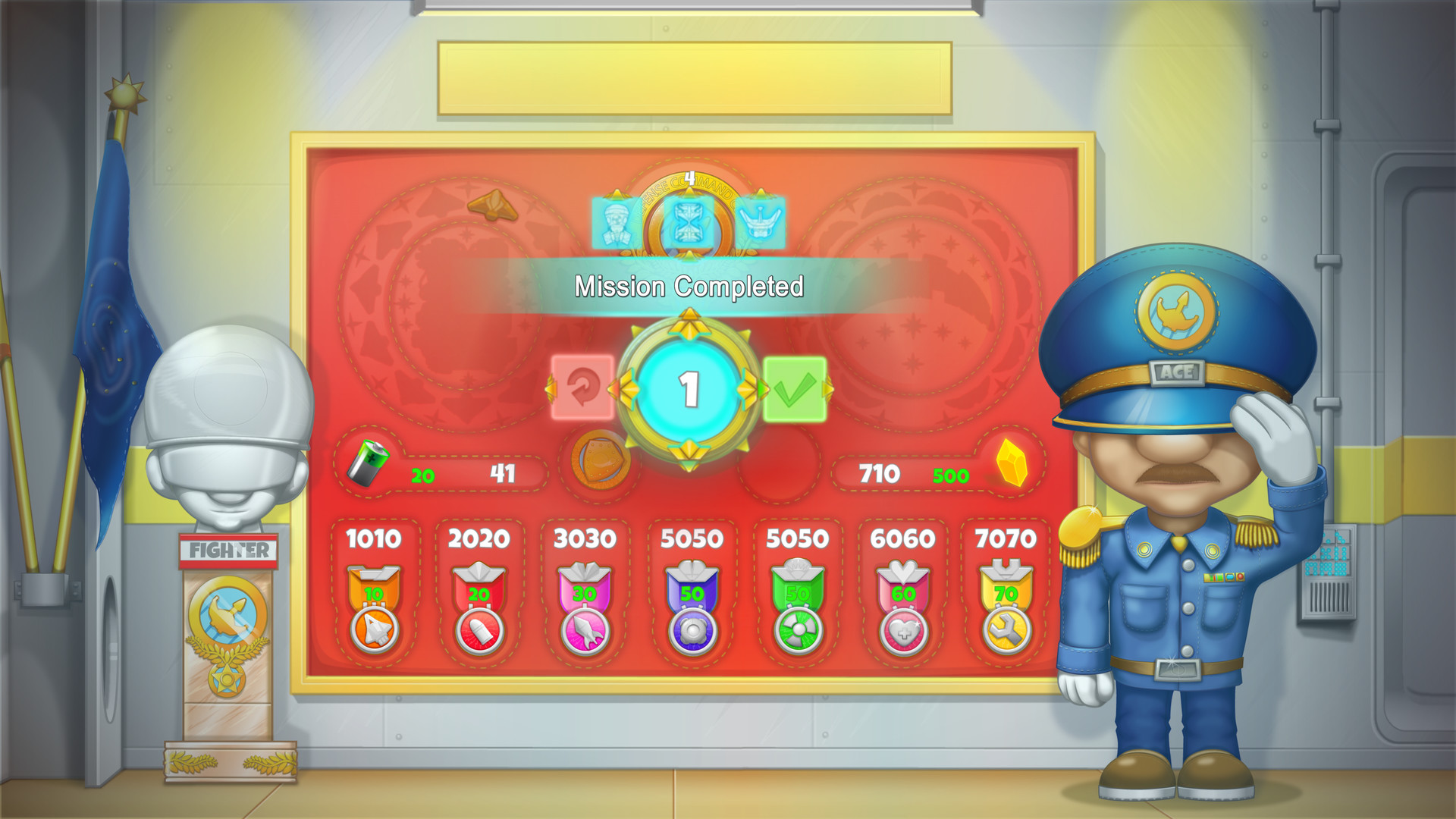Select the hourglass award icon
Viewport: 1456px width, 819px height.
[x=689, y=221]
